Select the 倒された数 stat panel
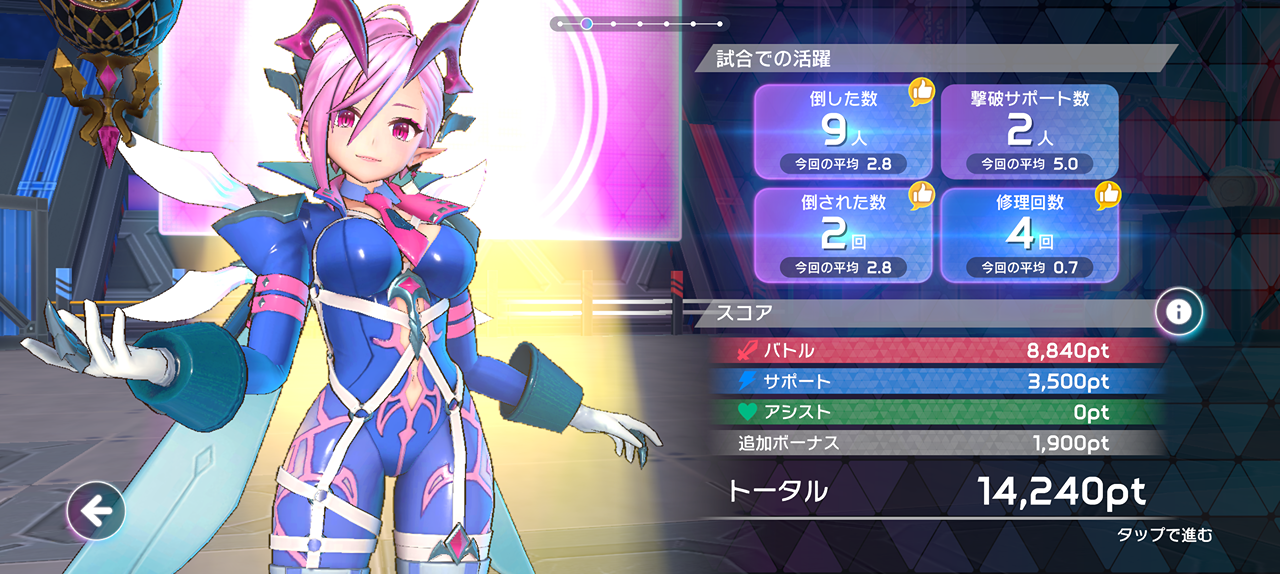Viewport: 1280px width, 574px height. 842,235
